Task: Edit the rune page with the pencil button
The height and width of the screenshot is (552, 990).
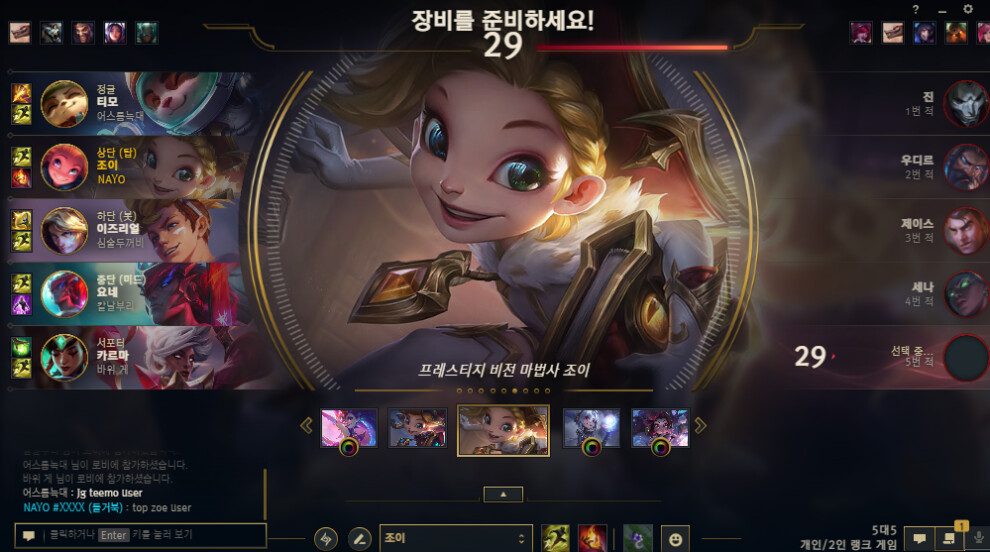Action: click(359, 539)
